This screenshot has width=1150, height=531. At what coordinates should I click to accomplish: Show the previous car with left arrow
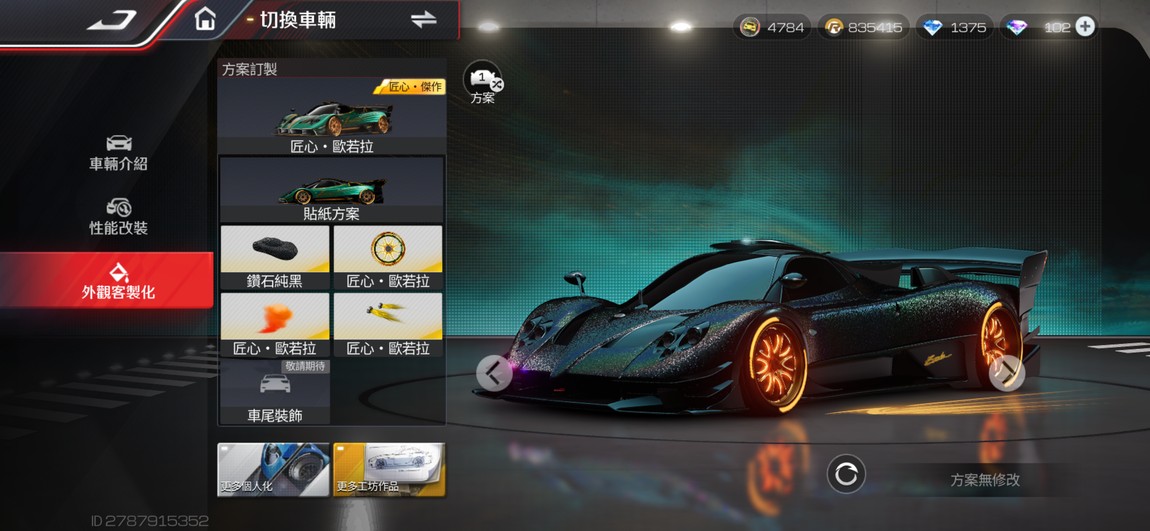pyautogui.click(x=494, y=373)
